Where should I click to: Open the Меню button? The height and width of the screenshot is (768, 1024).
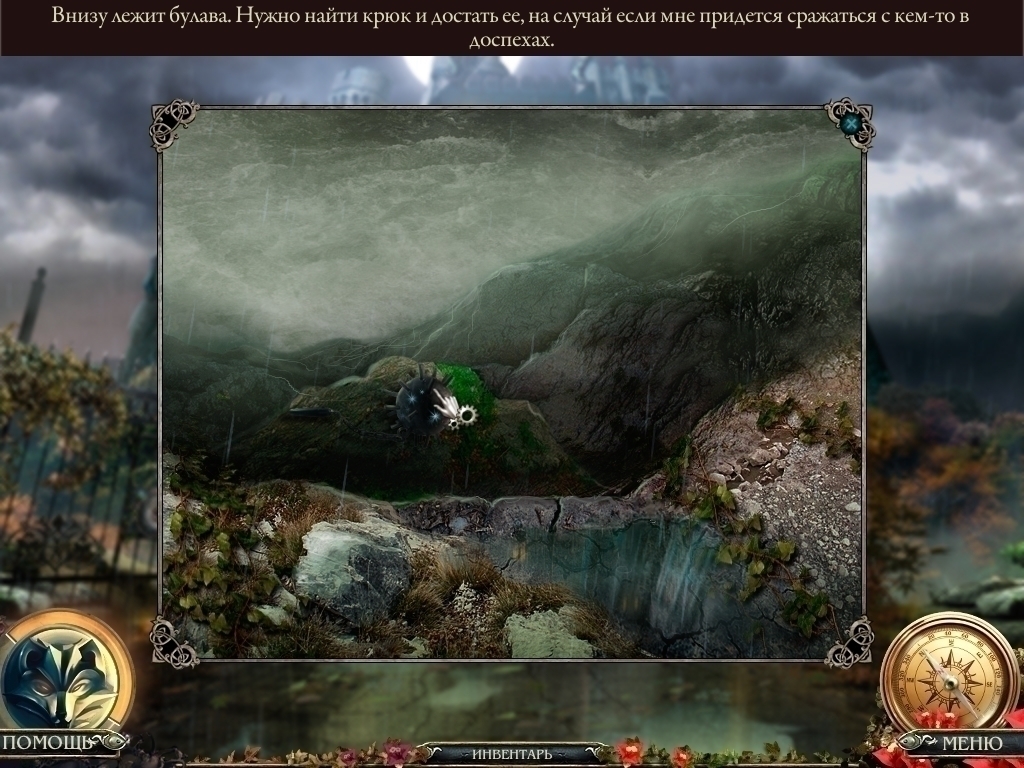click(971, 743)
